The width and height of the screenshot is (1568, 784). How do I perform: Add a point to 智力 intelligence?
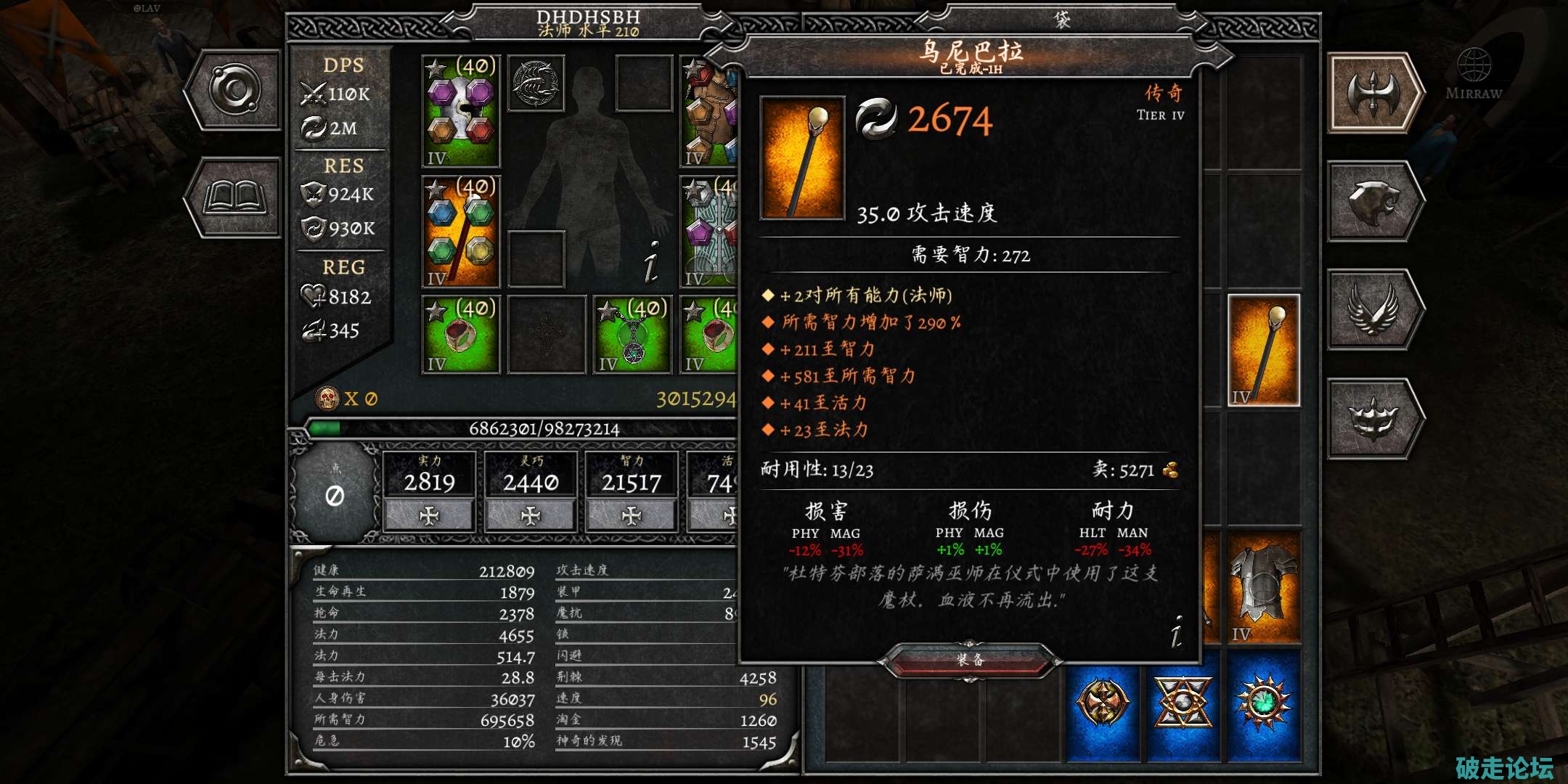click(632, 515)
